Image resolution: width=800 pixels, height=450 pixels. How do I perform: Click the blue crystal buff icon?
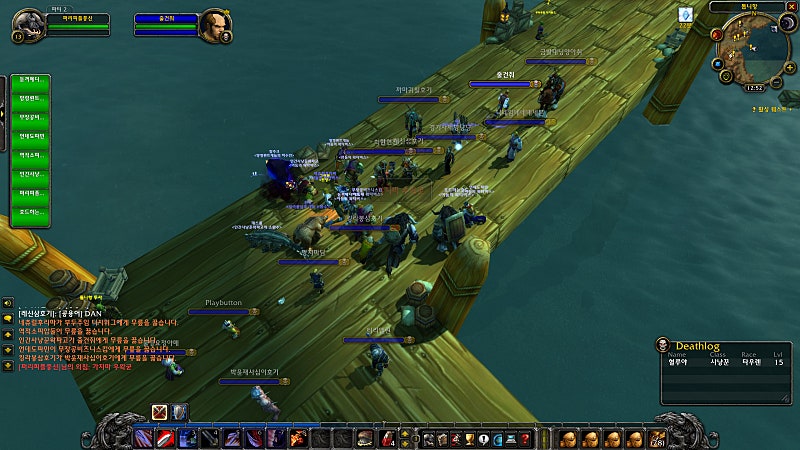coord(686,15)
